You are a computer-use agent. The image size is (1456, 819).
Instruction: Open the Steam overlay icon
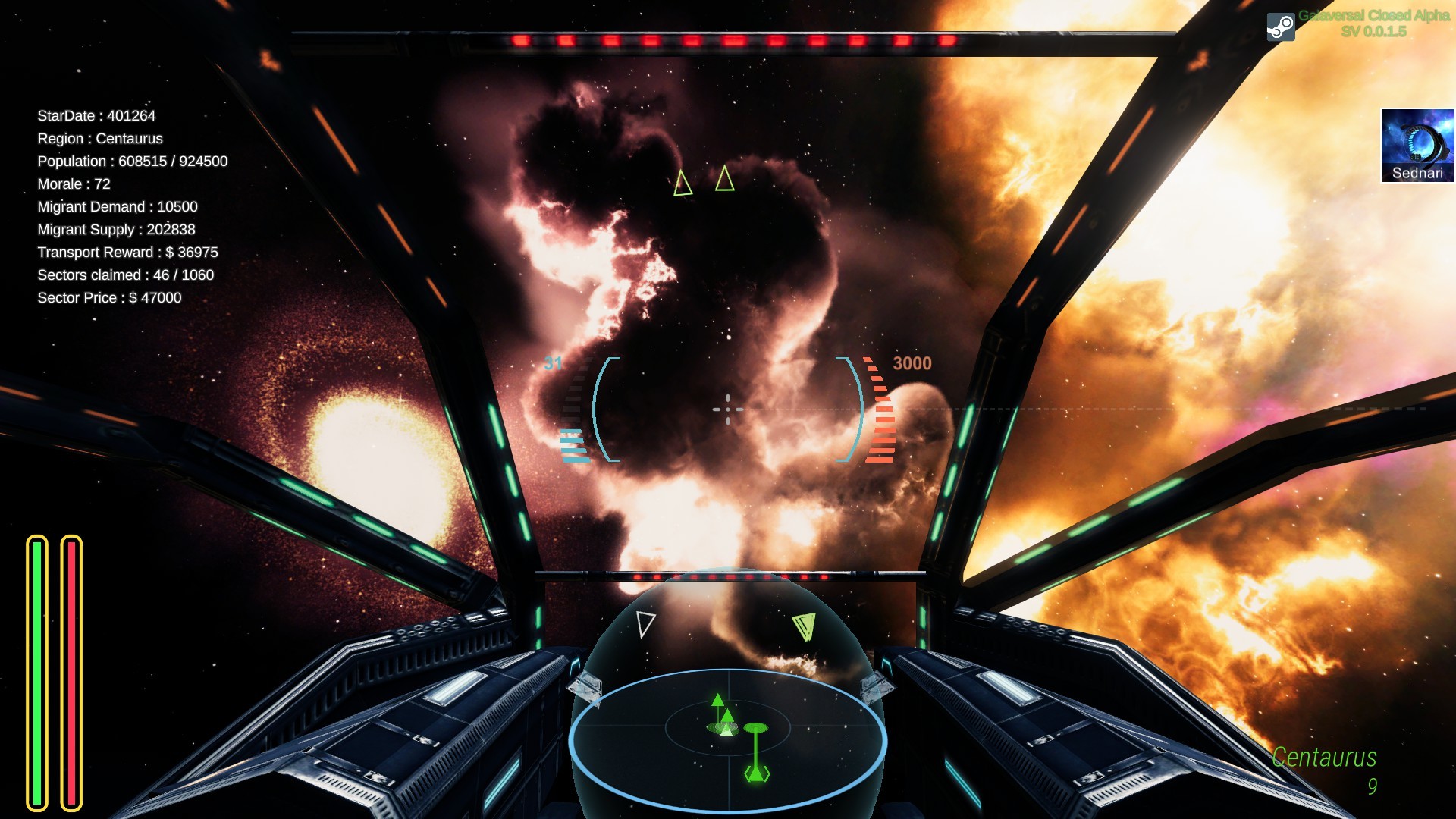click(1281, 25)
